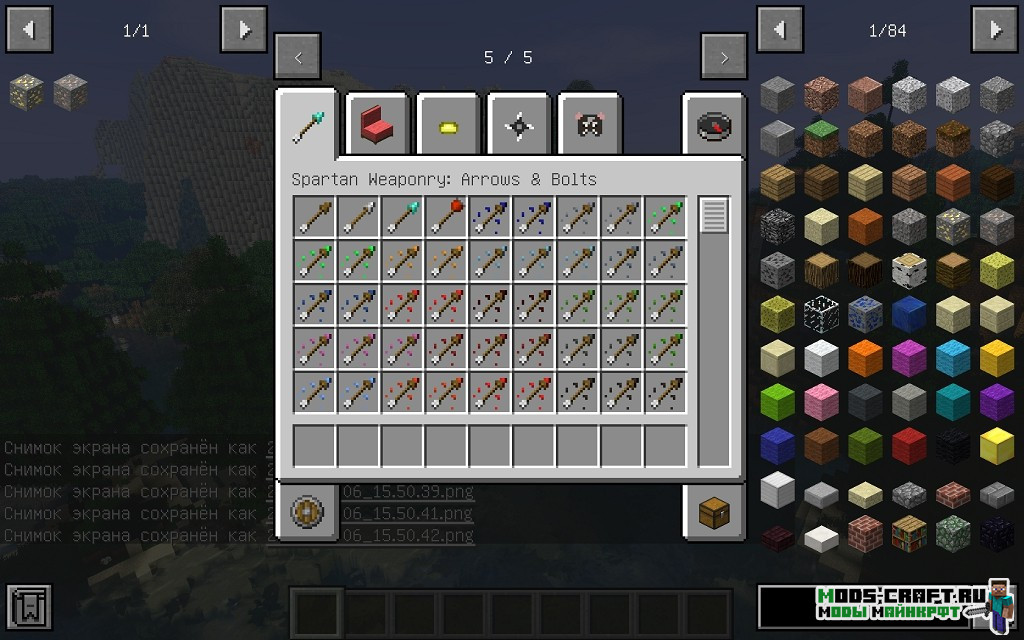Open the compass search items tab
The width and height of the screenshot is (1024, 640).
714,126
